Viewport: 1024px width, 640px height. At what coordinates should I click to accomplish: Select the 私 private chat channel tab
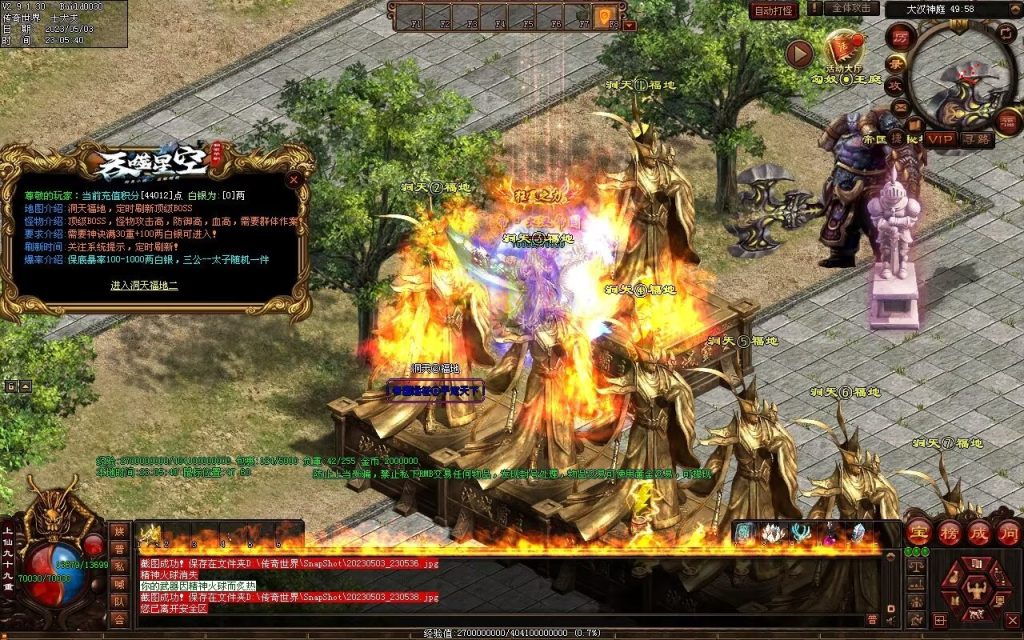tap(120, 566)
